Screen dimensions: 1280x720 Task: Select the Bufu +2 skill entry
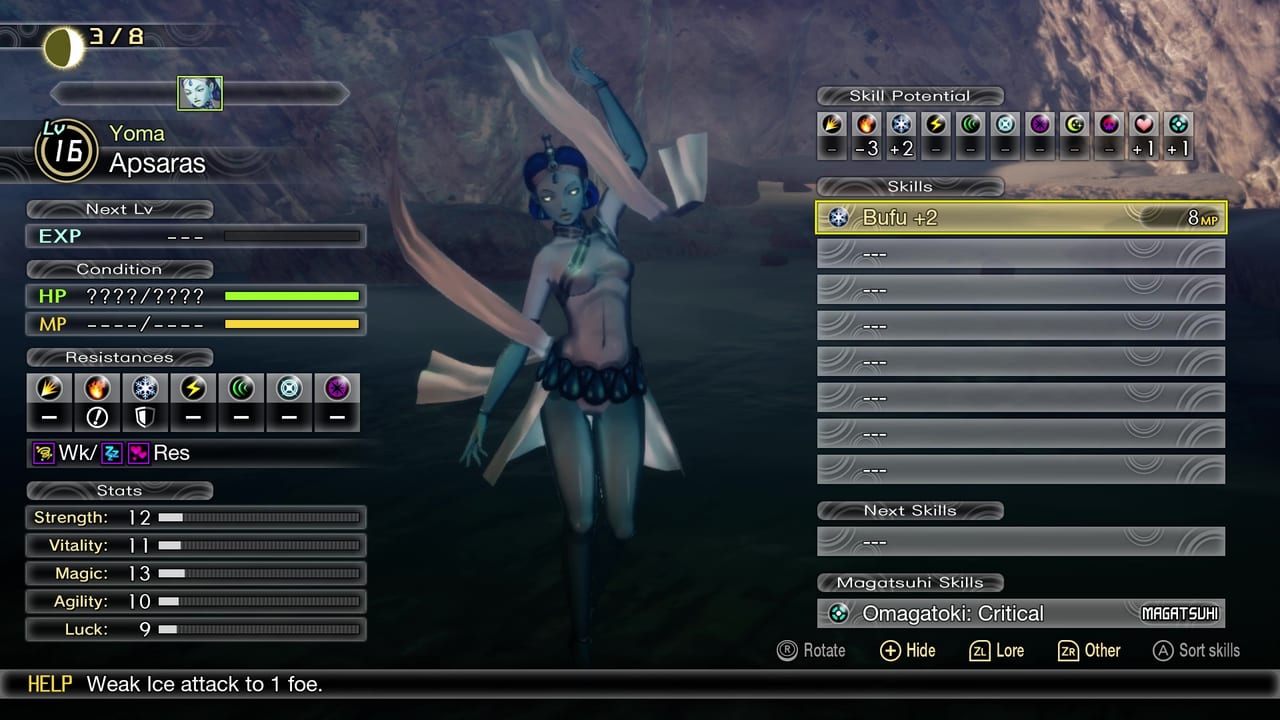(1020, 217)
